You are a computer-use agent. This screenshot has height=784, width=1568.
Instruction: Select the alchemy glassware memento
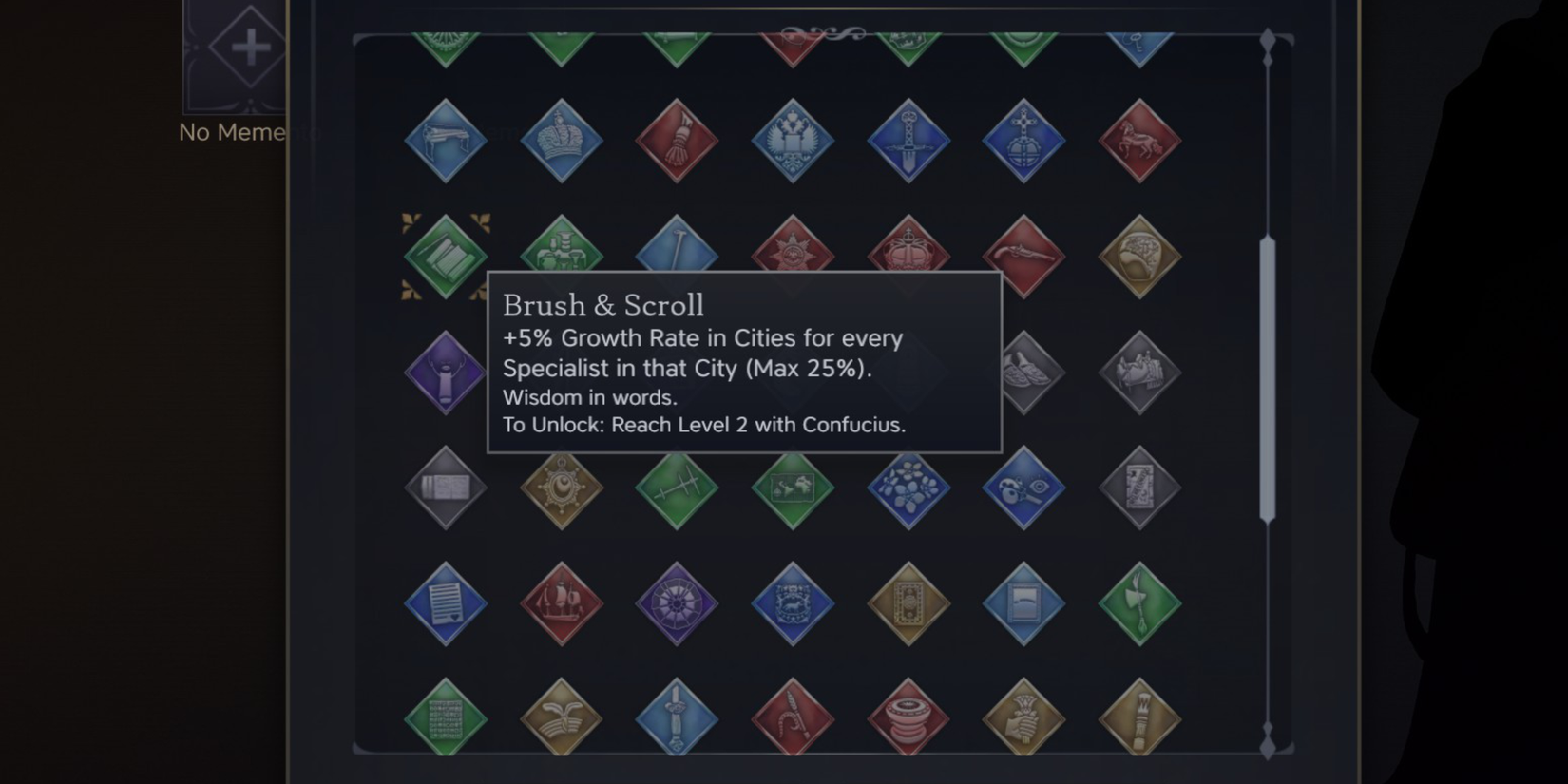(x=561, y=252)
